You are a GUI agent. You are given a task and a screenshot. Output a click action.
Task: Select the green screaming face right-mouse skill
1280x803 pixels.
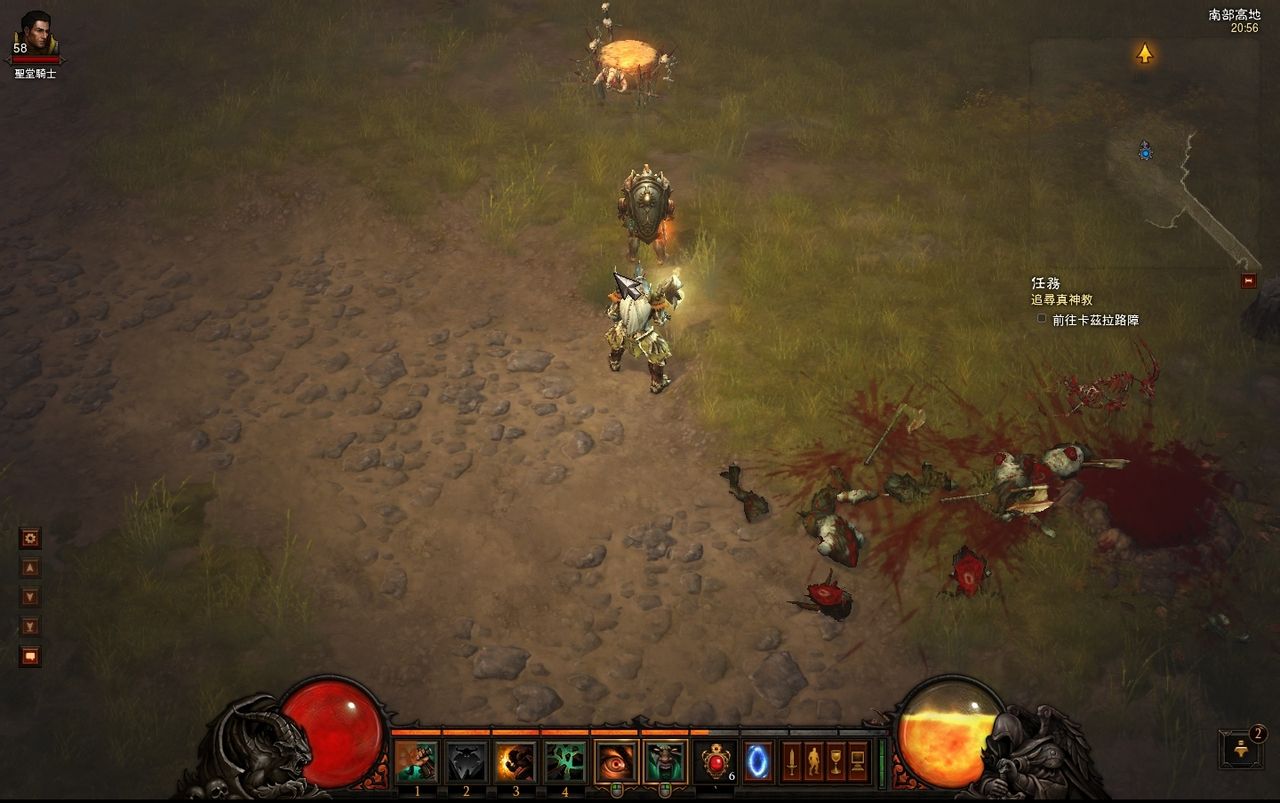(665, 762)
